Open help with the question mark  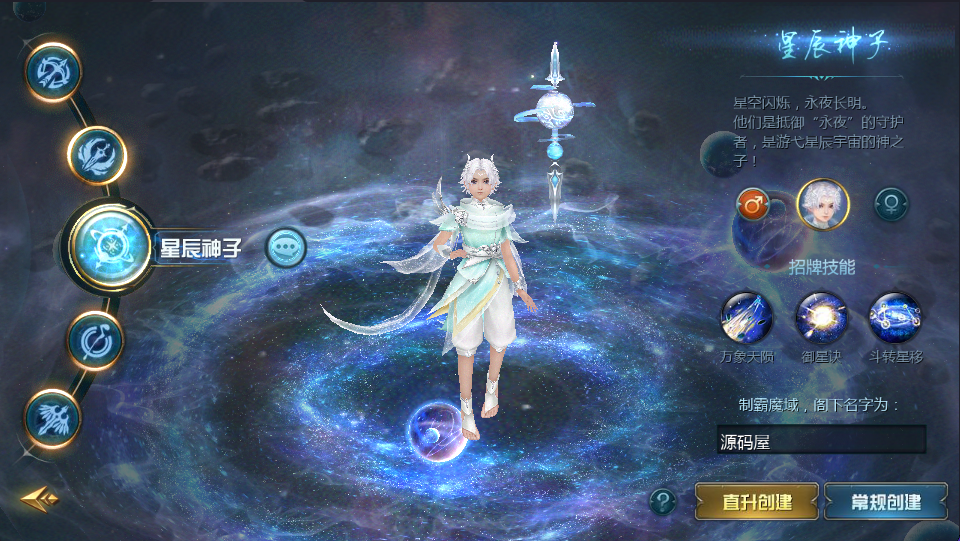pyautogui.click(x=662, y=500)
